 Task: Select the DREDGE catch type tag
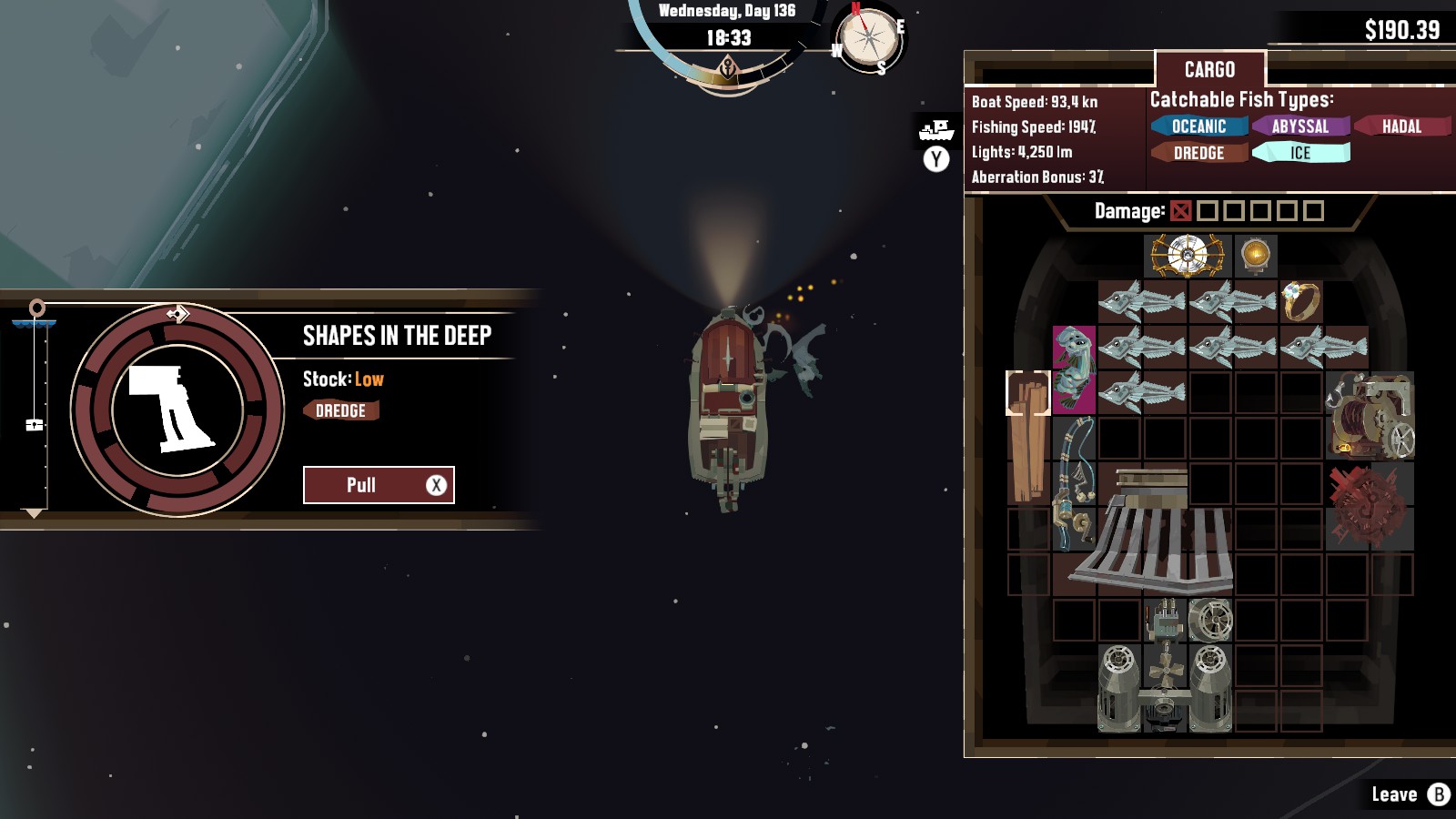click(x=1198, y=153)
